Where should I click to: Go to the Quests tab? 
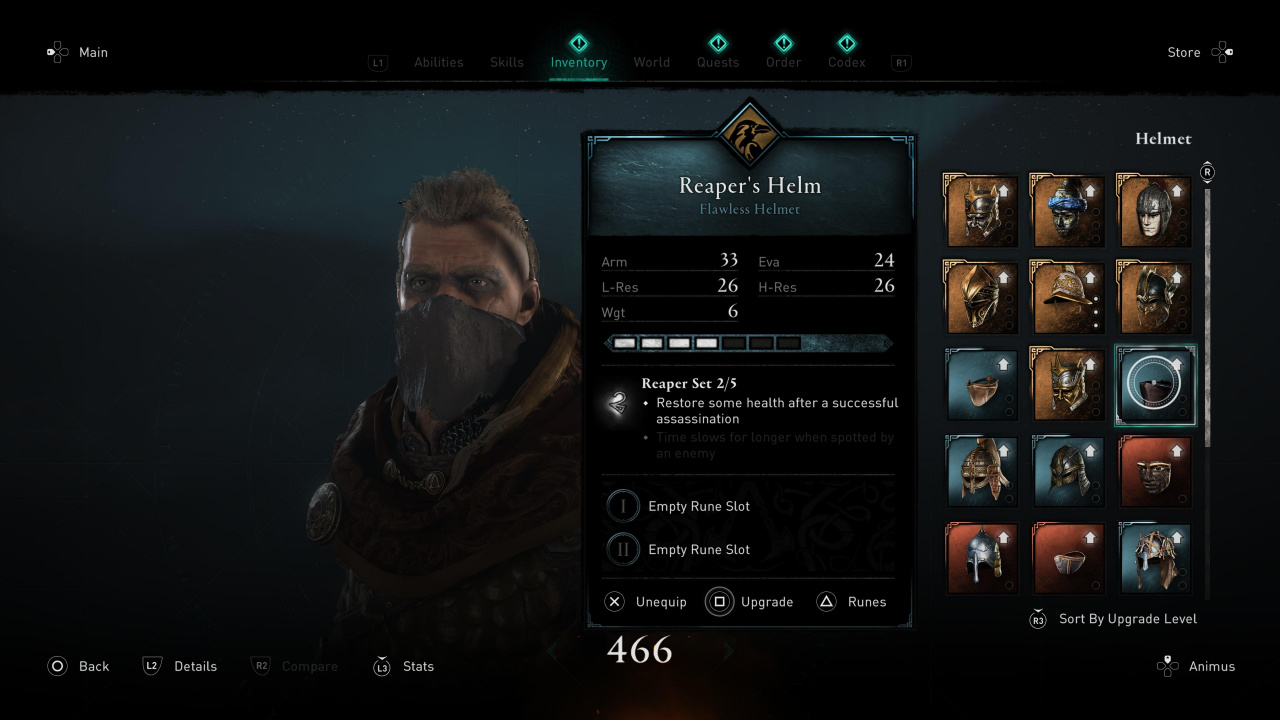pos(718,62)
